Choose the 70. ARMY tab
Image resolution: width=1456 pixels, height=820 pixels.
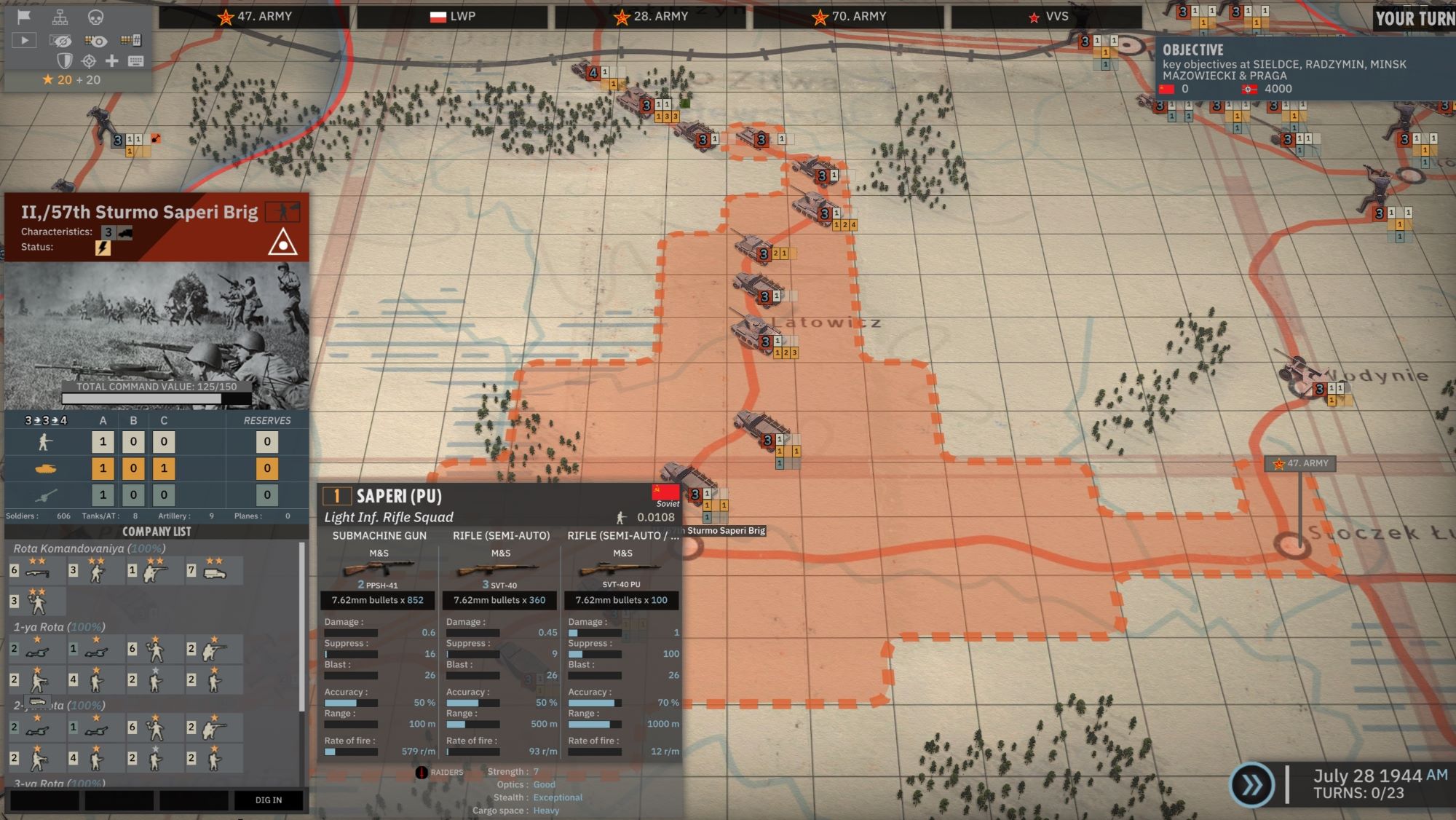tap(848, 17)
